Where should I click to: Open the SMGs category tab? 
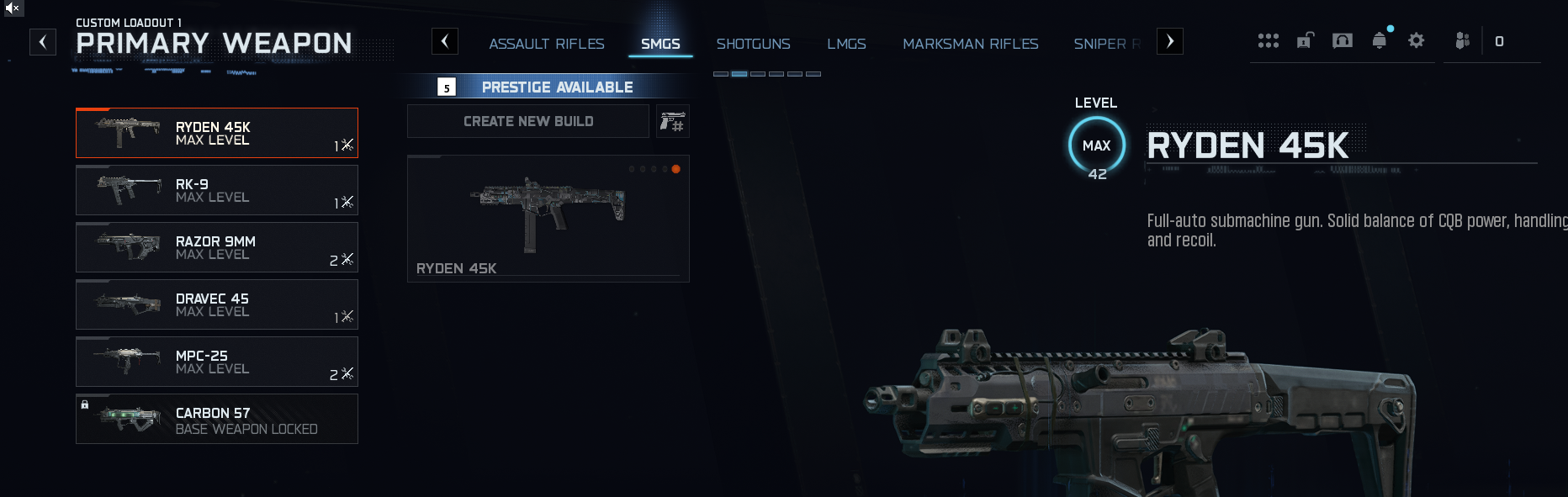click(x=660, y=44)
